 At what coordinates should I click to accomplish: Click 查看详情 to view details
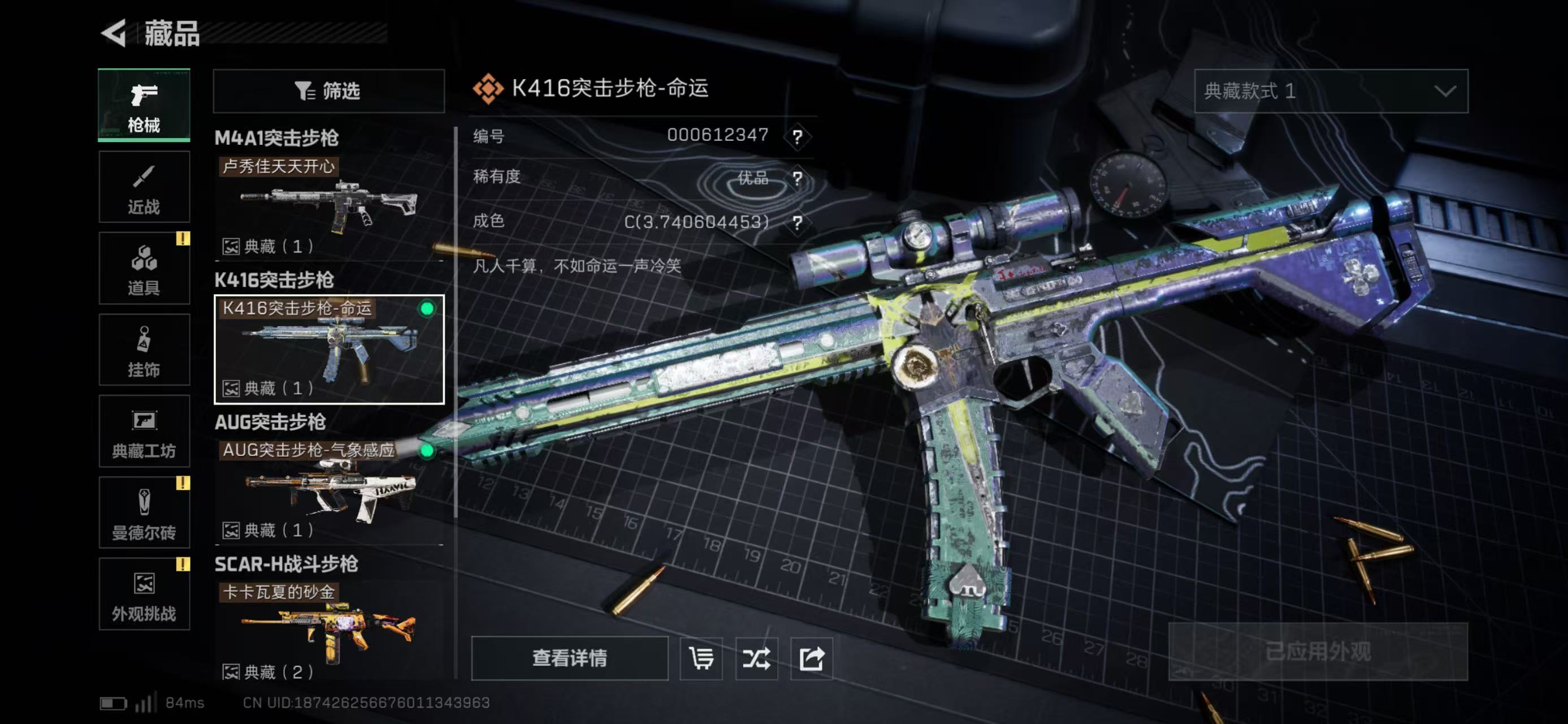[569, 658]
